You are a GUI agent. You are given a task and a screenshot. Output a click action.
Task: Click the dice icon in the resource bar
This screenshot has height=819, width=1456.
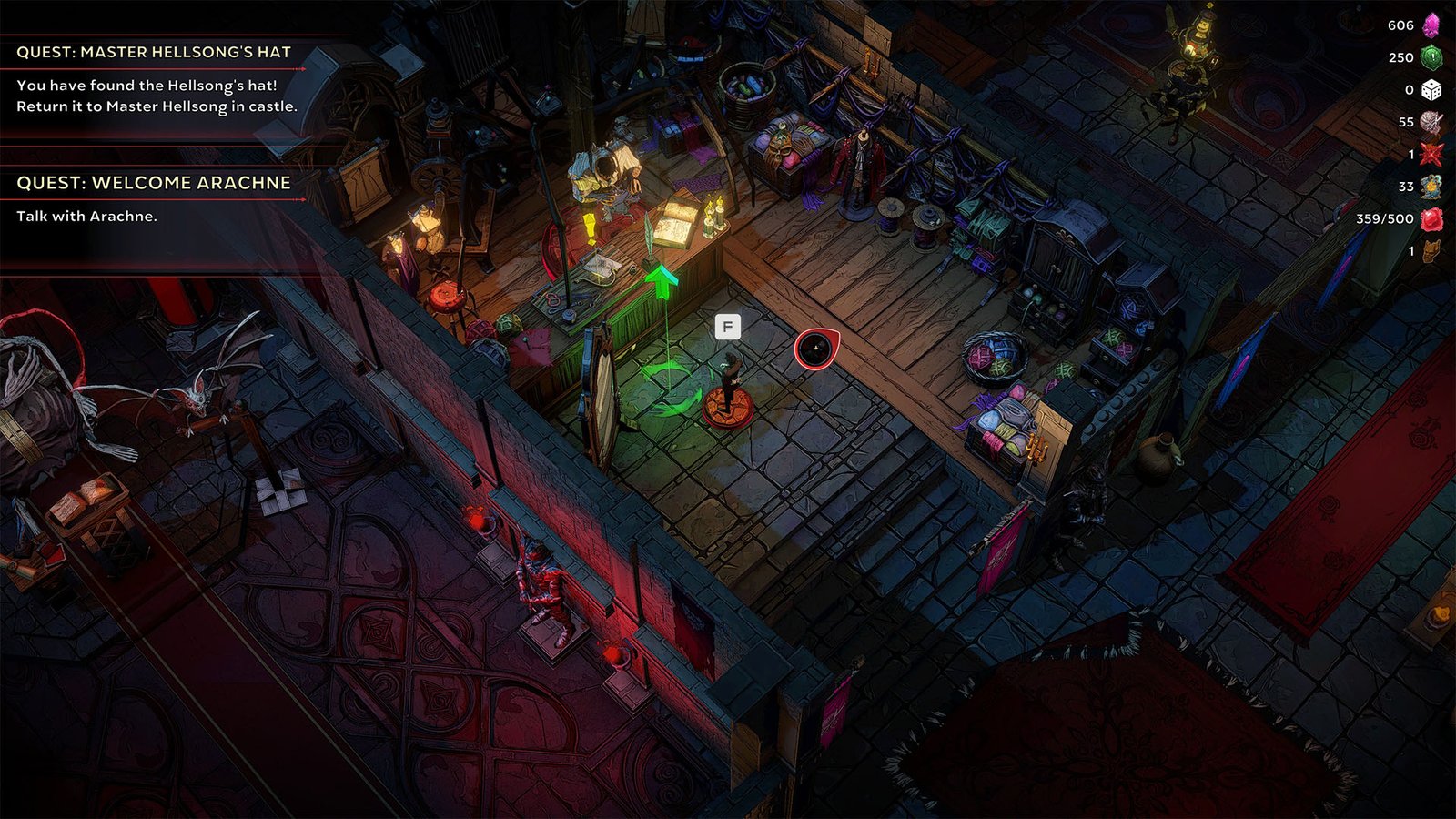tap(1431, 90)
